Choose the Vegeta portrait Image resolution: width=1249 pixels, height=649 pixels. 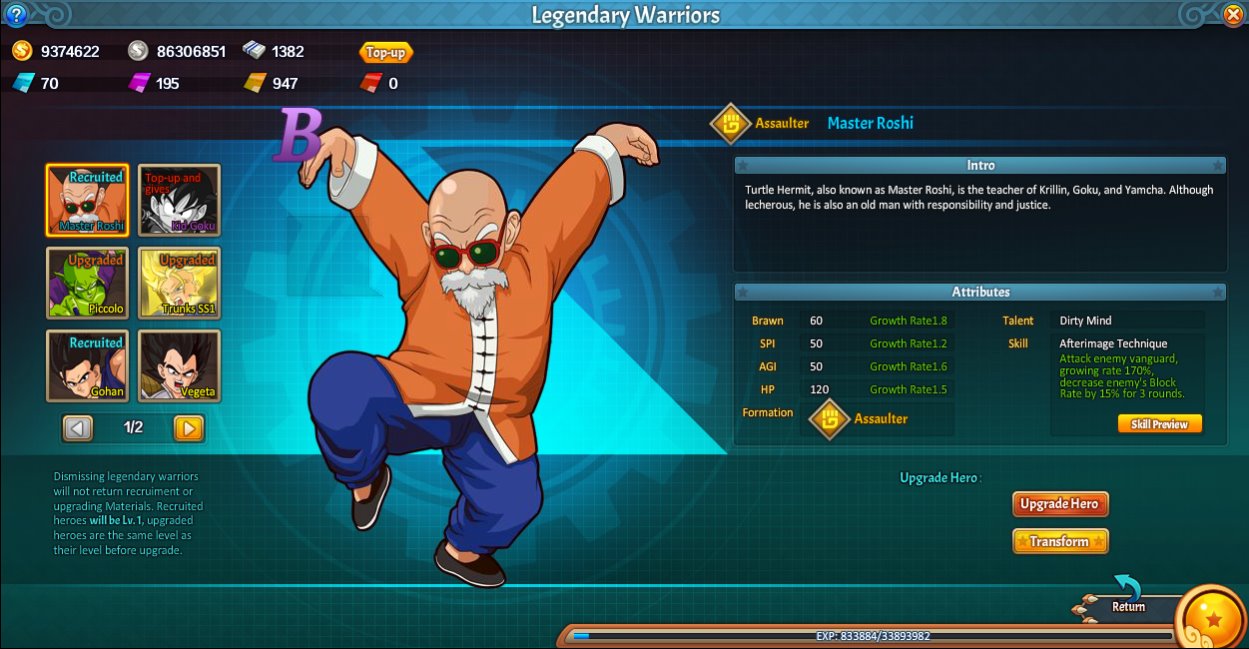(179, 366)
